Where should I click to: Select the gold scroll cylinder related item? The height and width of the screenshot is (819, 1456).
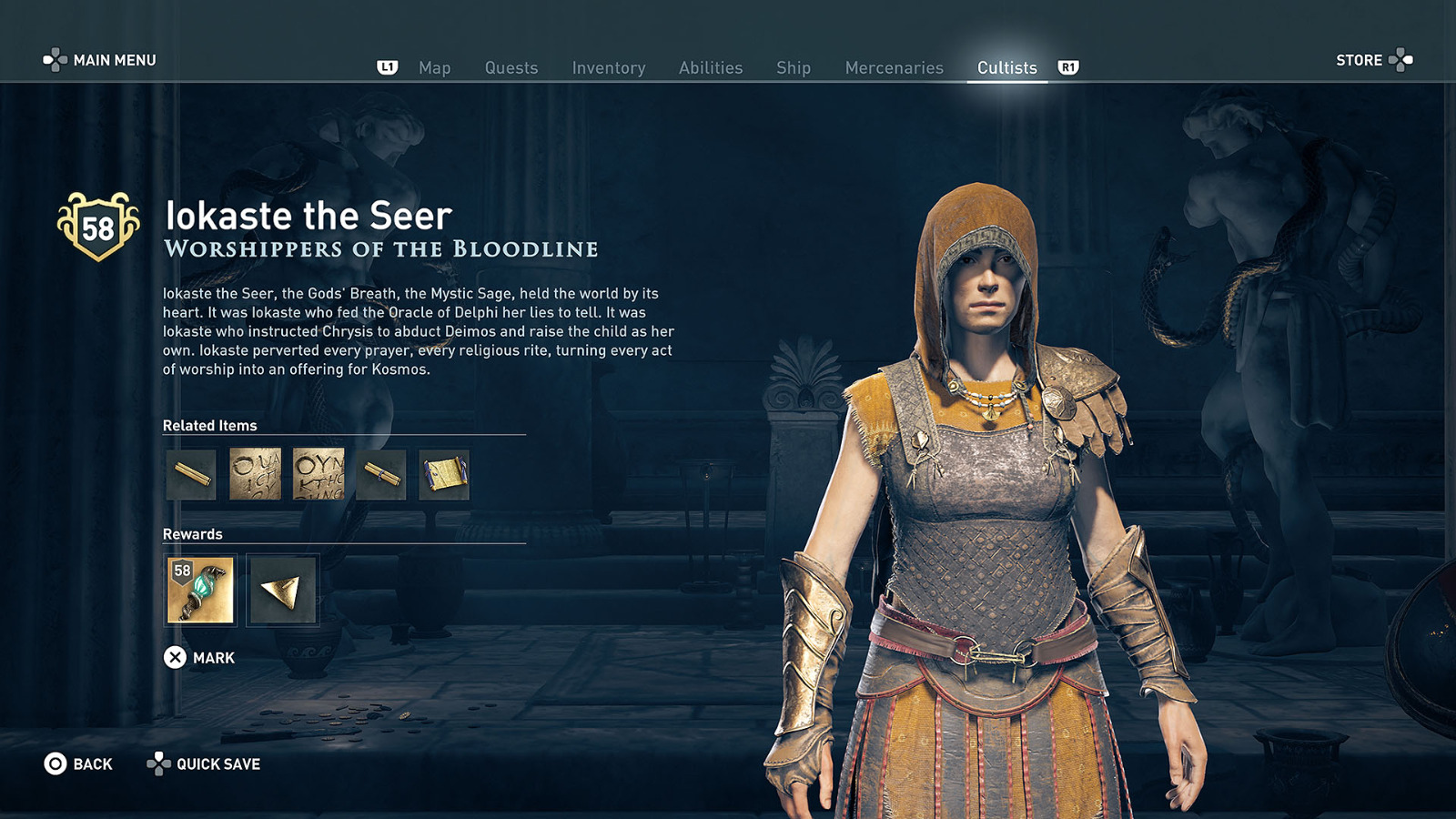pyautogui.click(x=189, y=474)
